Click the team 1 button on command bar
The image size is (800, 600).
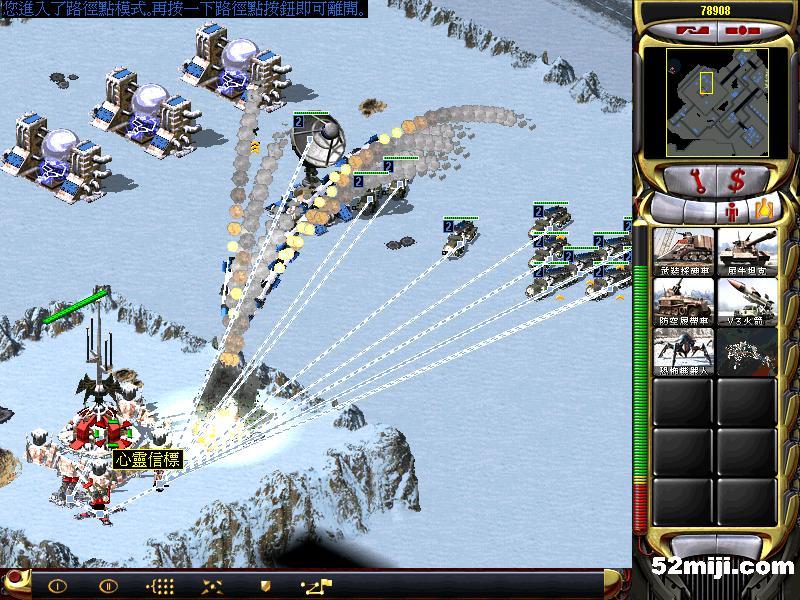click(57, 586)
